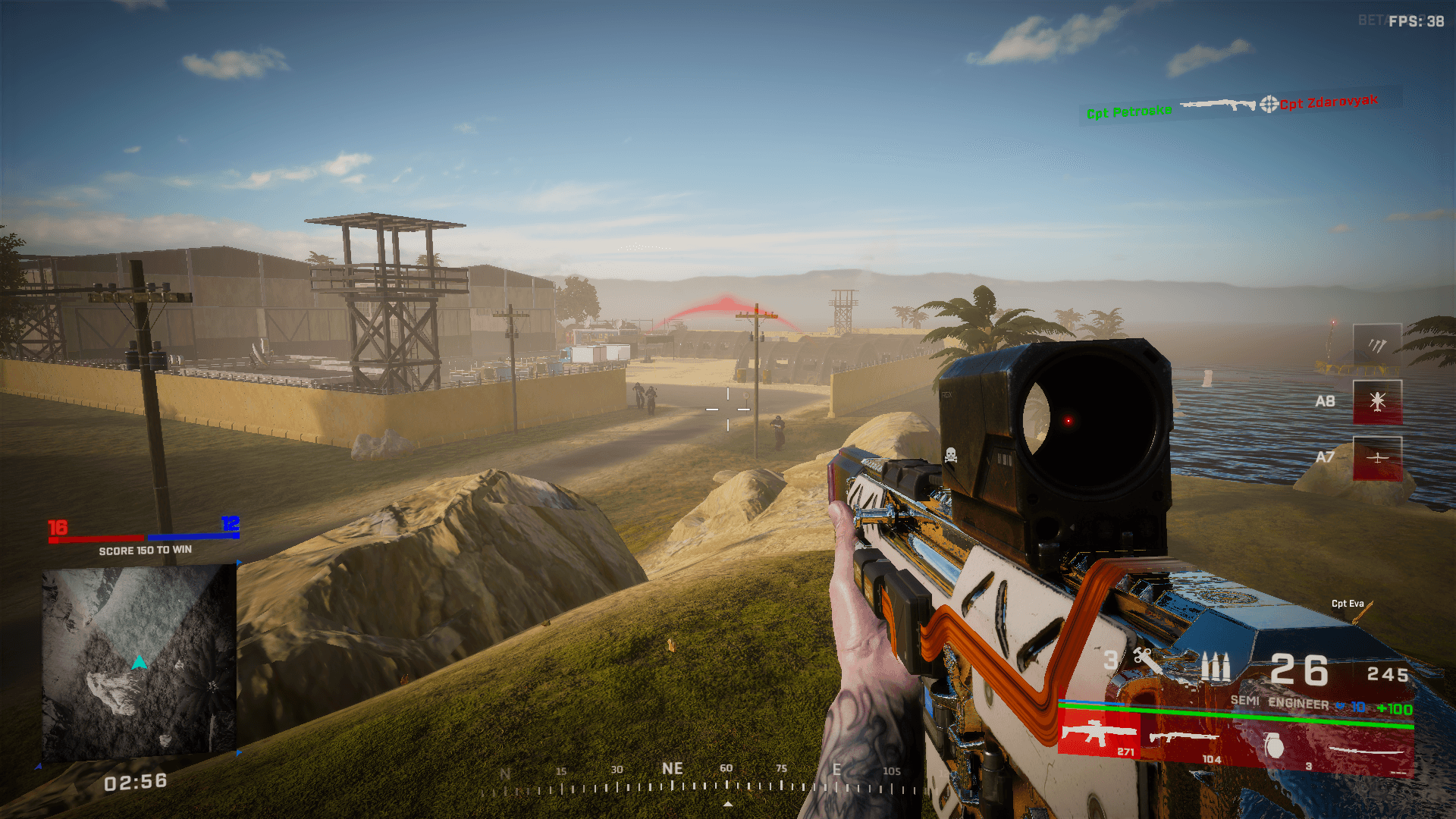Click the minimap
The width and height of the screenshot is (1456, 819).
click(139, 662)
